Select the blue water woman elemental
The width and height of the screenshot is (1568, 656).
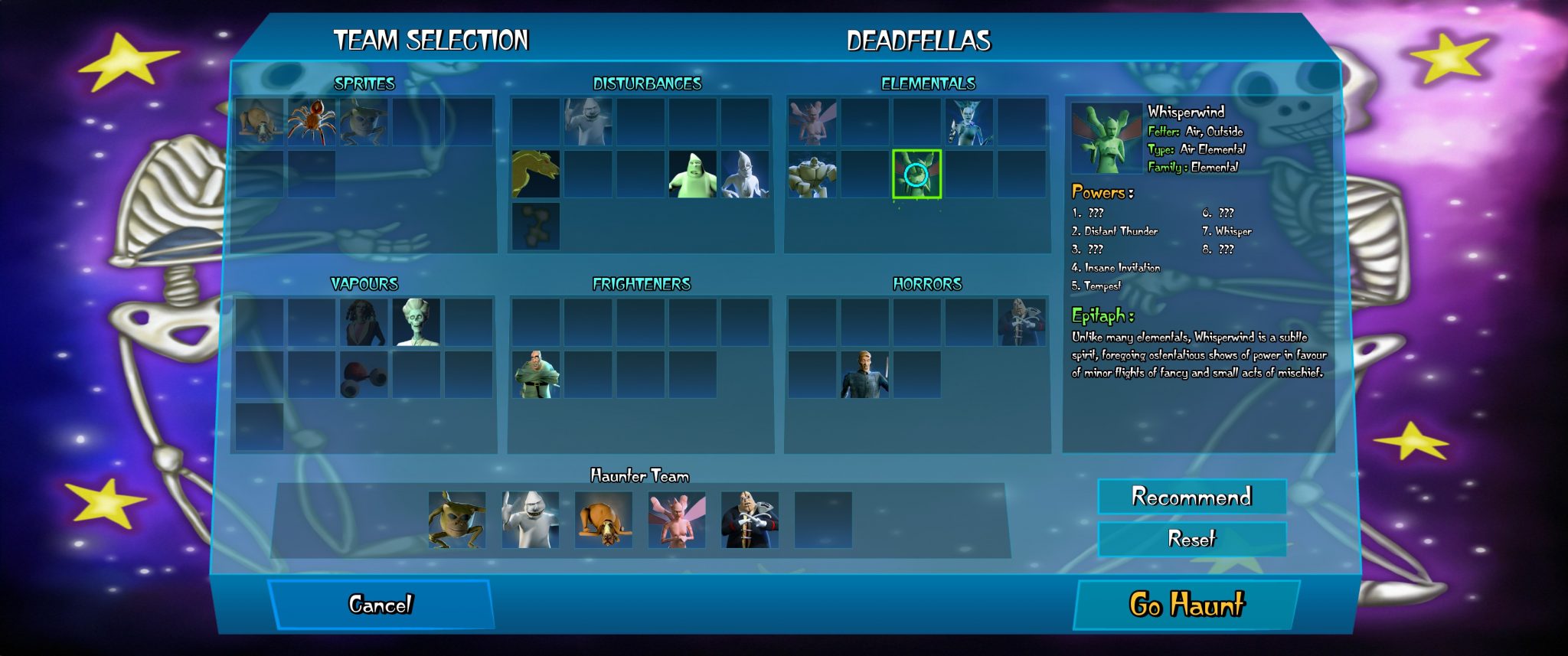(969, 122)
